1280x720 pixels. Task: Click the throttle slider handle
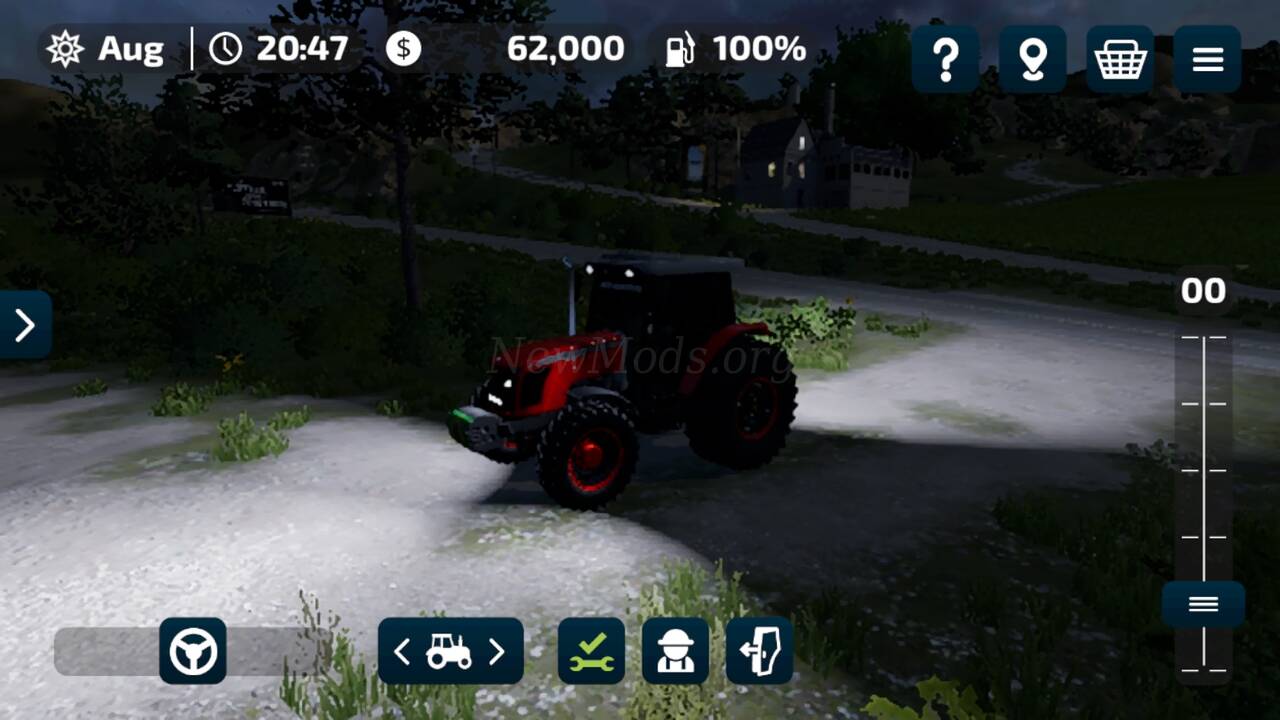point(1203,604)
